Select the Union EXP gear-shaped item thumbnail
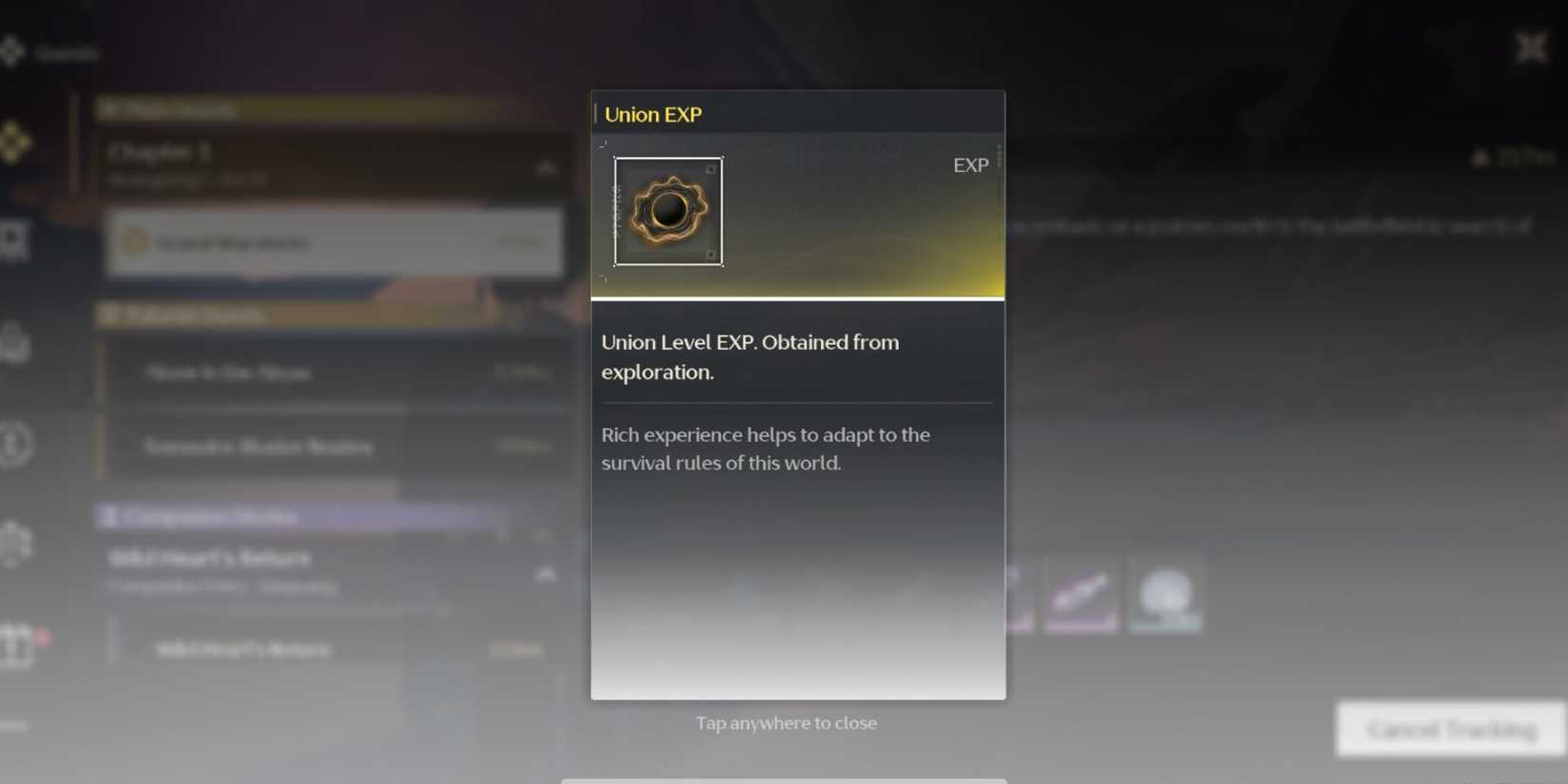The width and height of the screenshot is (1568, 784). coord(668,211)
